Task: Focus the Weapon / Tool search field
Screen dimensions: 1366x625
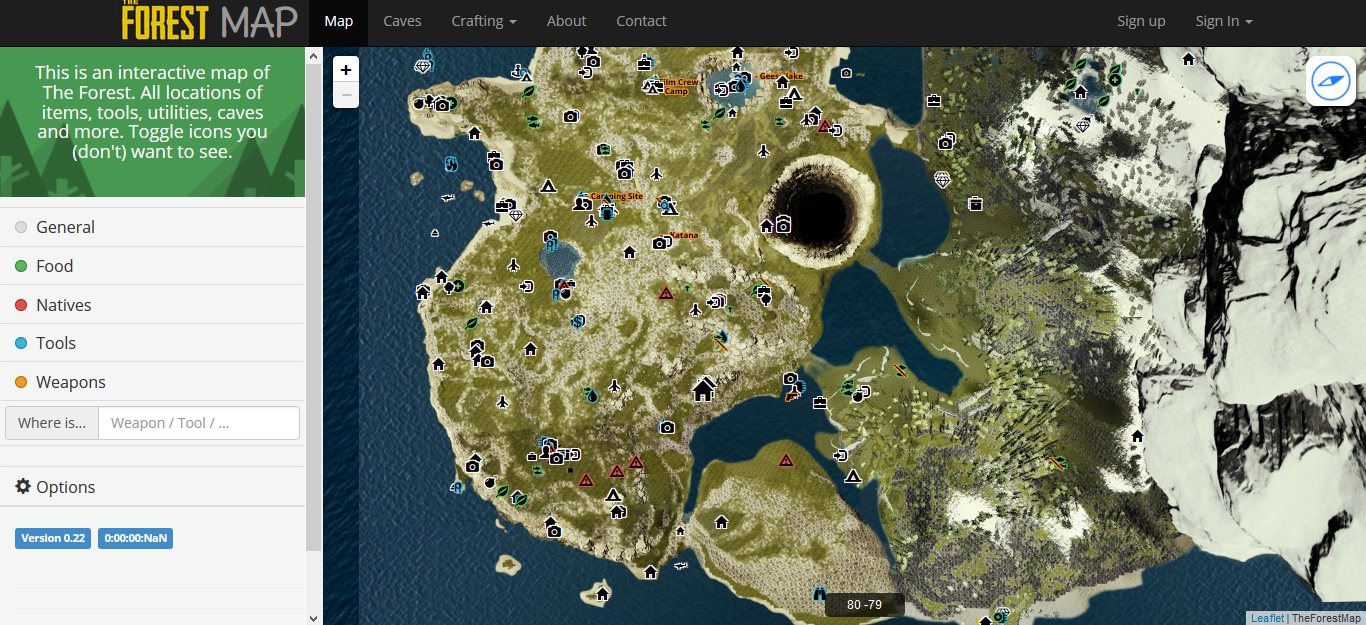Action: coord(199,423)
